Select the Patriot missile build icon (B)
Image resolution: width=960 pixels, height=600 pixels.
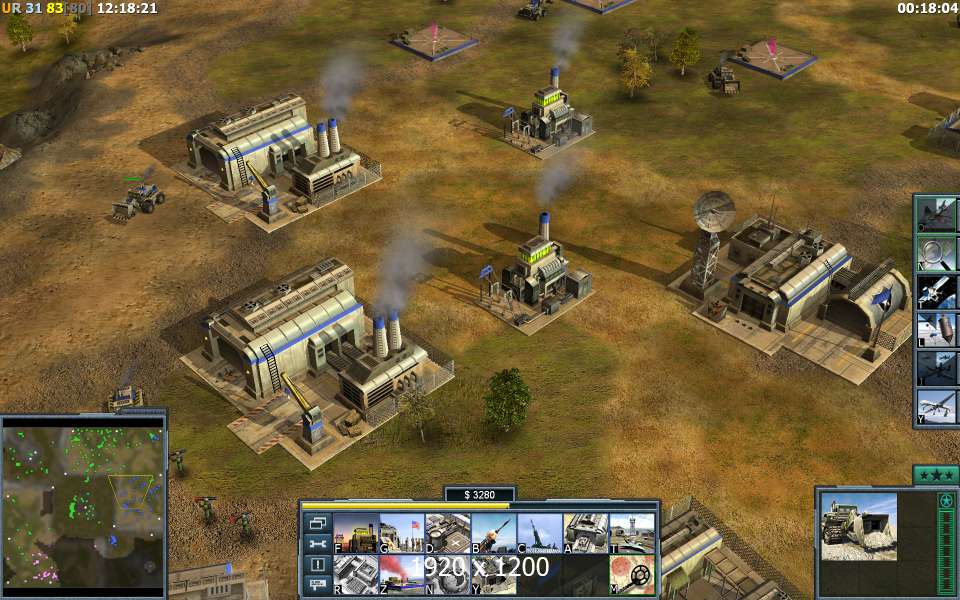tap(494, 533)
